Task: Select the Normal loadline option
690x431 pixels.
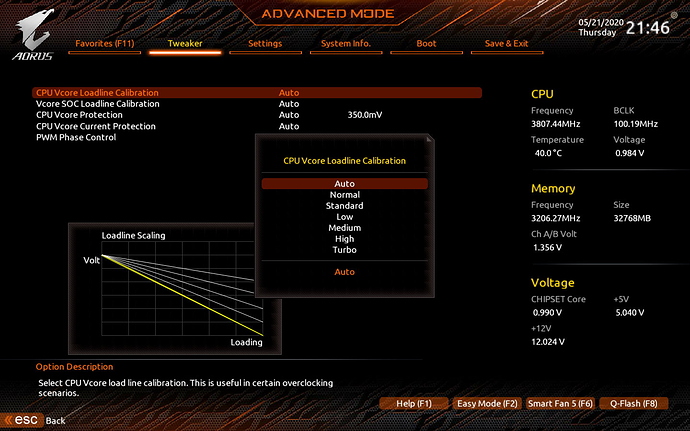Action: (x=344, y=195)
